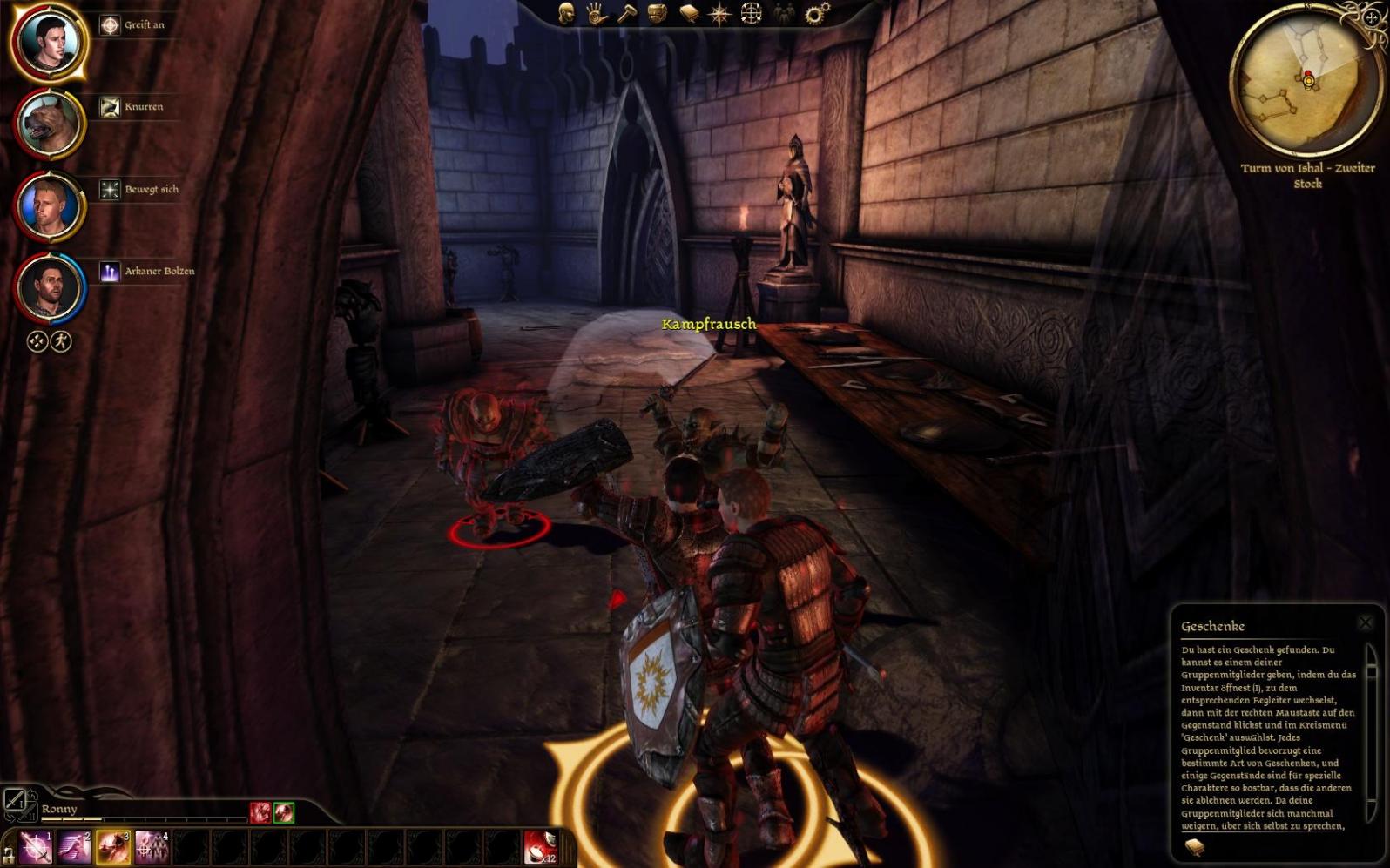Open the world map compass star
The width and height of the screenshot is (1390, 868).
pos(720,14)
